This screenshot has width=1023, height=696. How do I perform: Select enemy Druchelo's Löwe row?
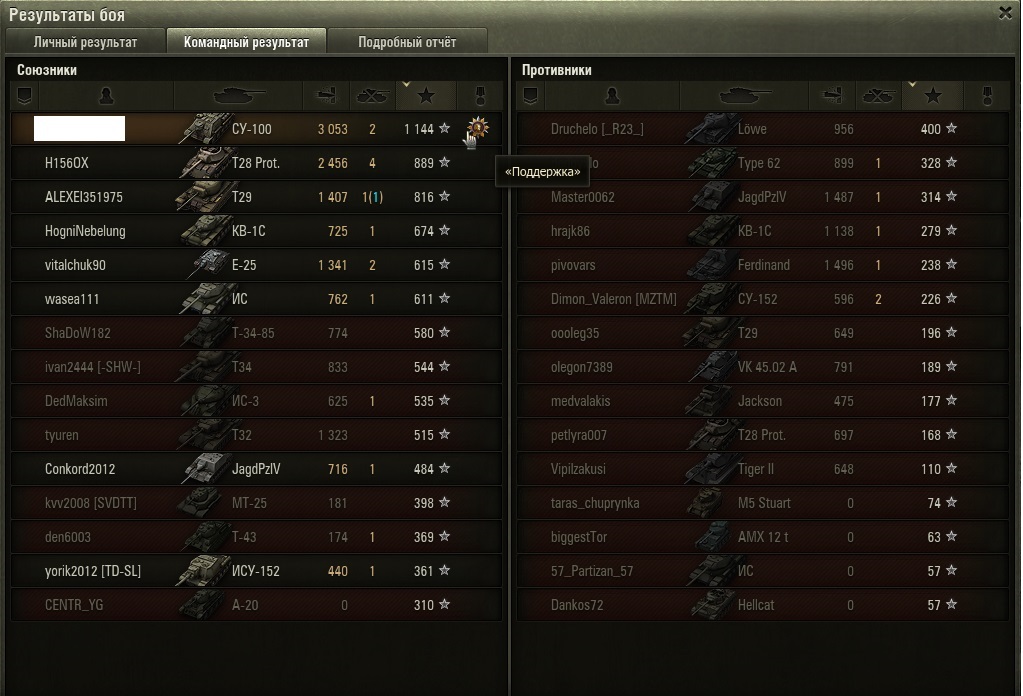(762, 129)
